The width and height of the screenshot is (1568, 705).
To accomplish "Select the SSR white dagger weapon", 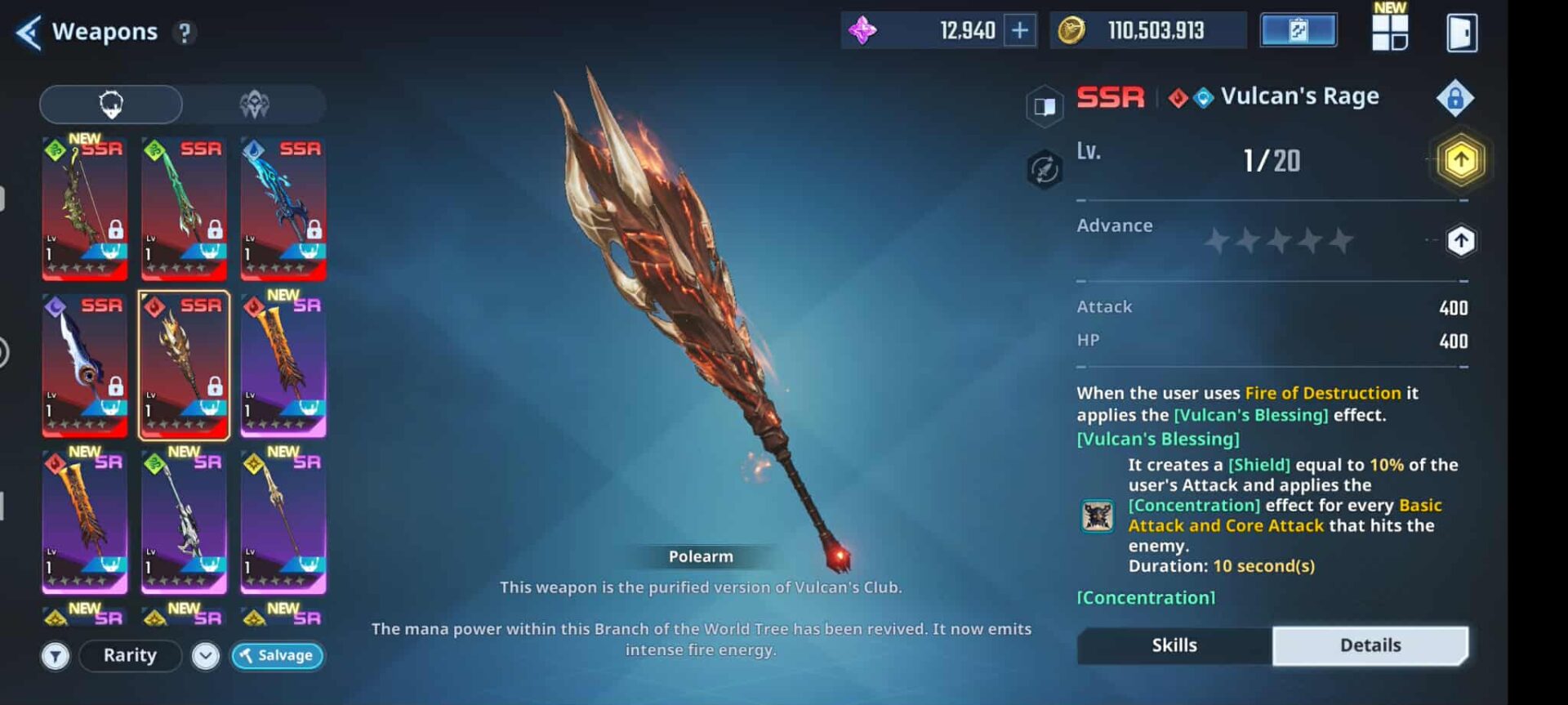I will click(85, 365).
